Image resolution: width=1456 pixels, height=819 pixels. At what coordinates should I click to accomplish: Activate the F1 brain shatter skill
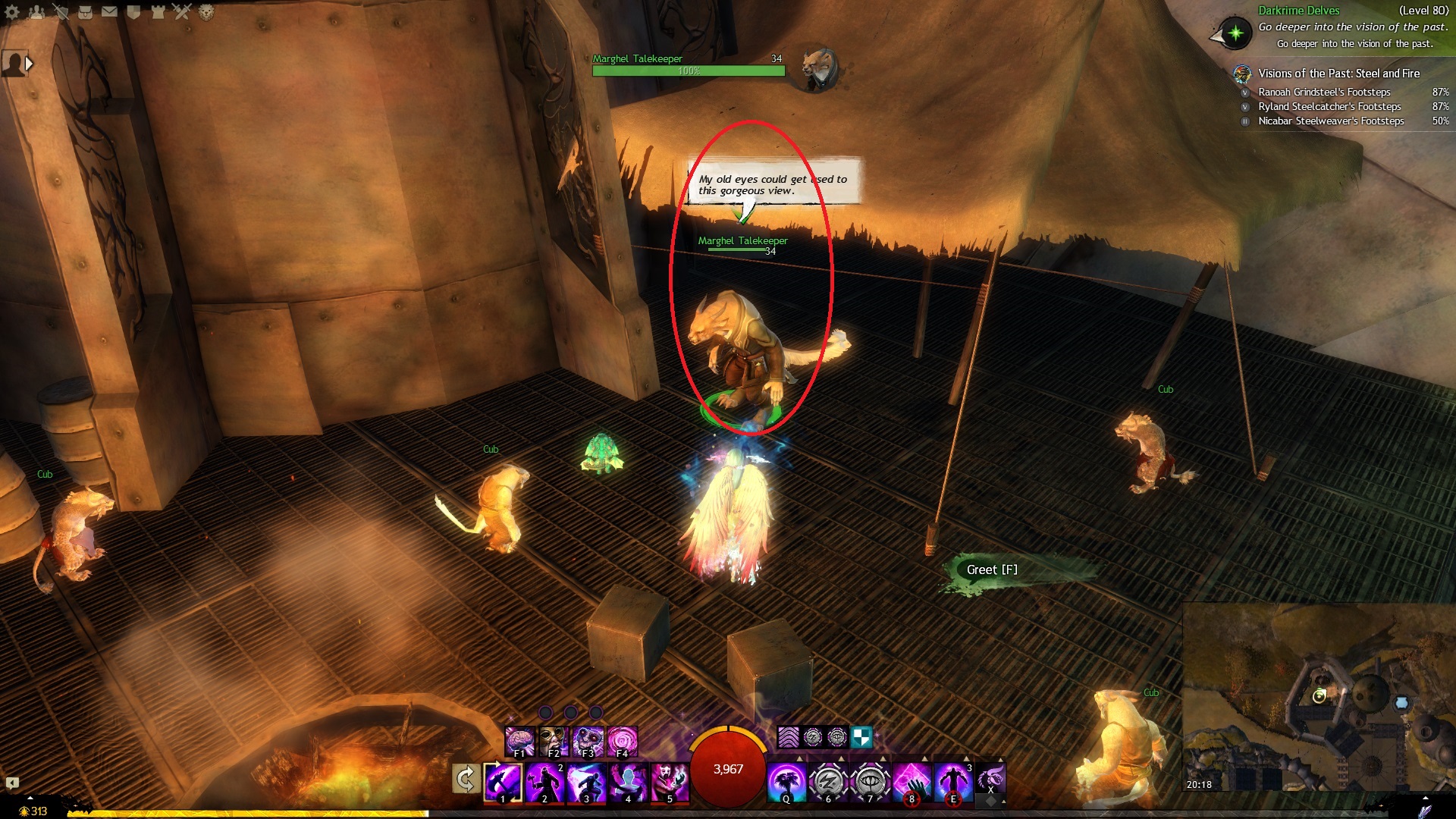tap(520, 740)
